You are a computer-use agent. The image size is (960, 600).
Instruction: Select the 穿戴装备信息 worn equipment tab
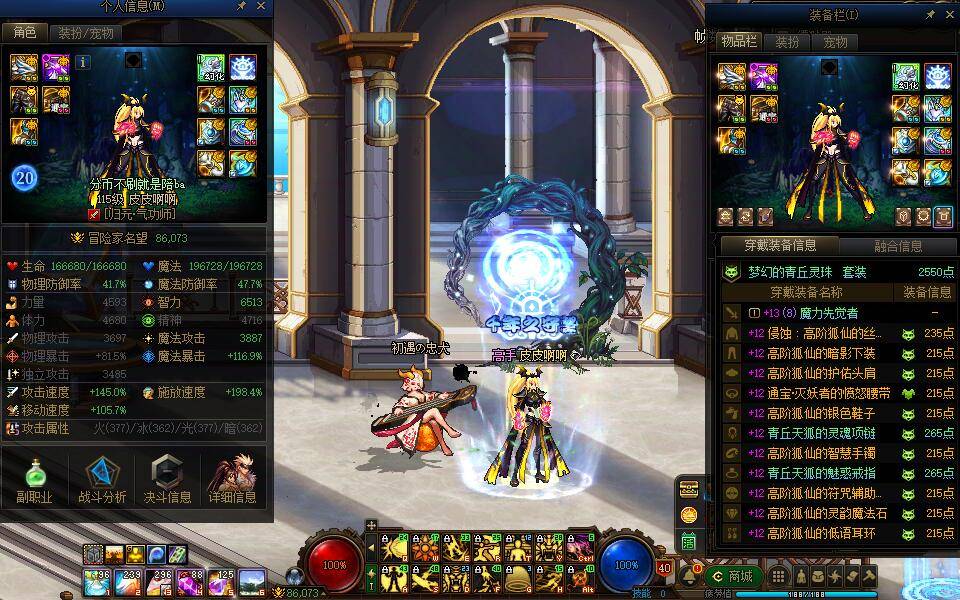point(780,246)
